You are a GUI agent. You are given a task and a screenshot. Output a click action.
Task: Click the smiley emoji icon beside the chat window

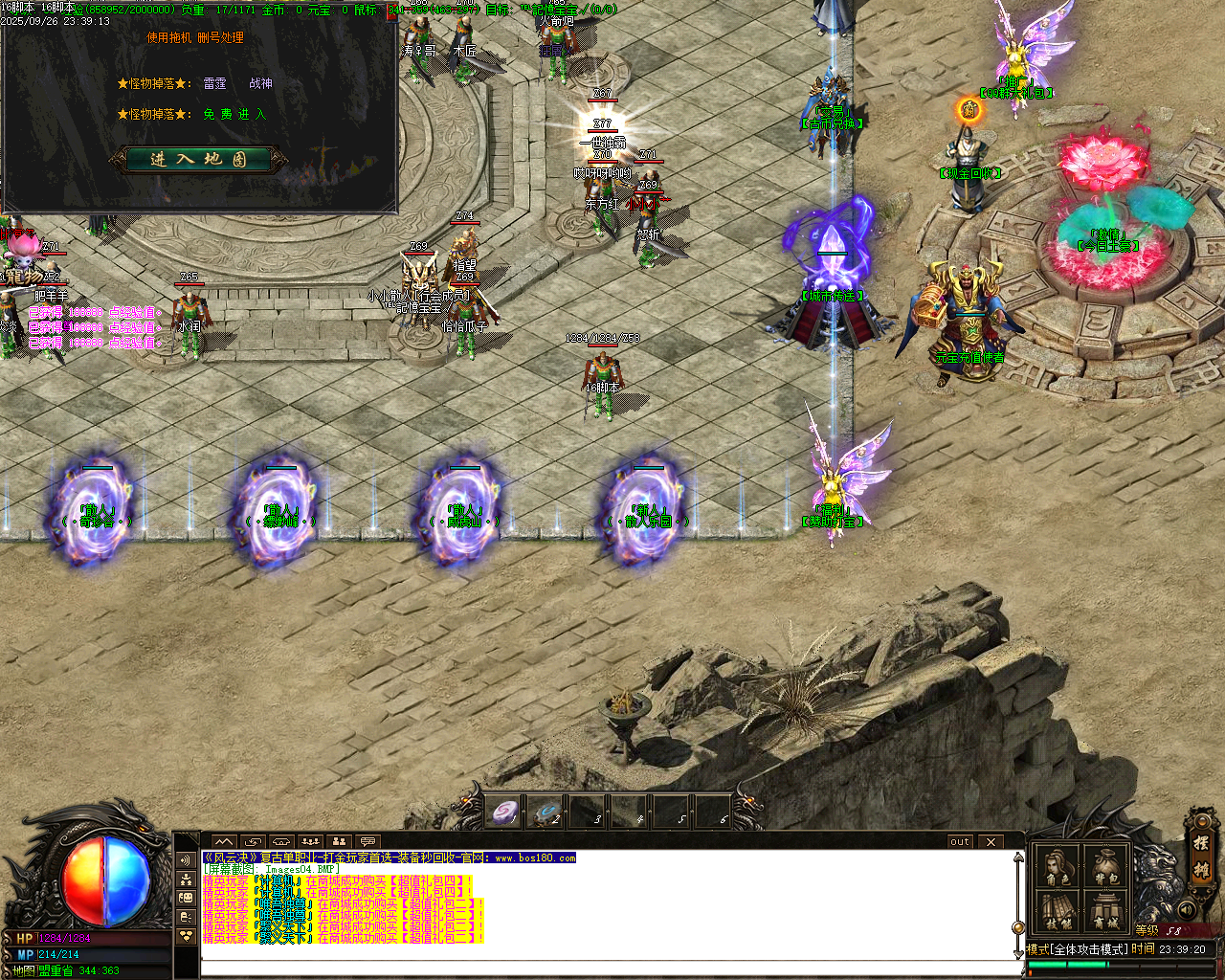coord(186,898)
